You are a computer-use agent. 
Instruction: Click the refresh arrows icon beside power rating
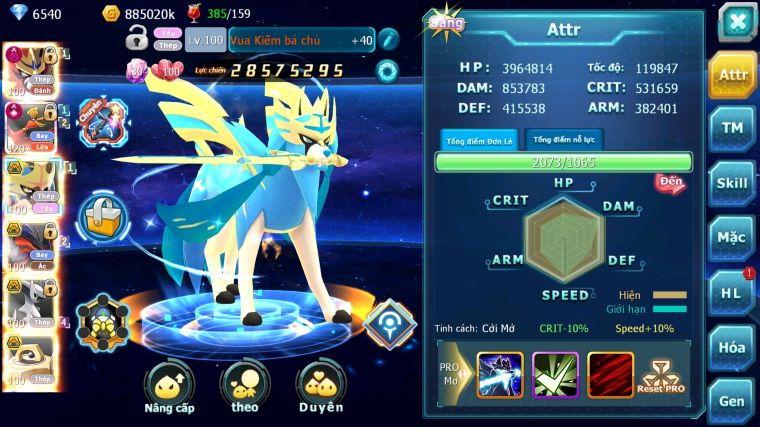point(386,71)
